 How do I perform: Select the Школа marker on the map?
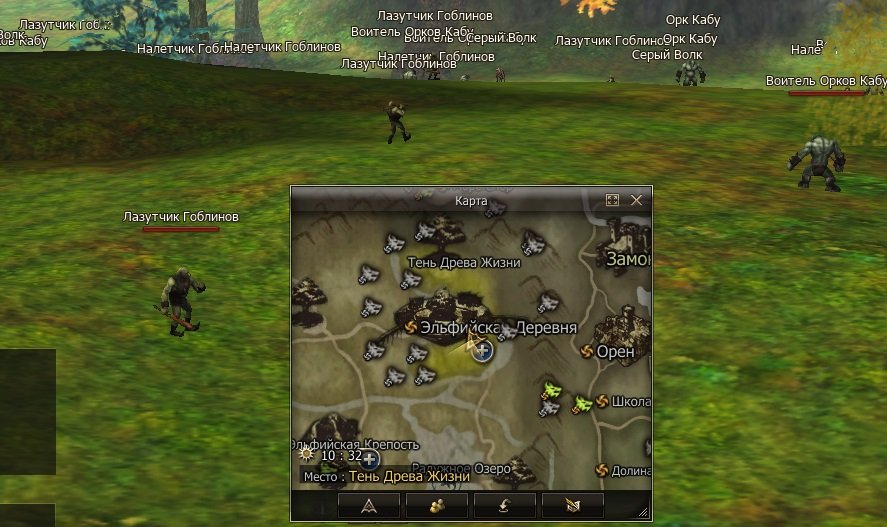[602, 401]
